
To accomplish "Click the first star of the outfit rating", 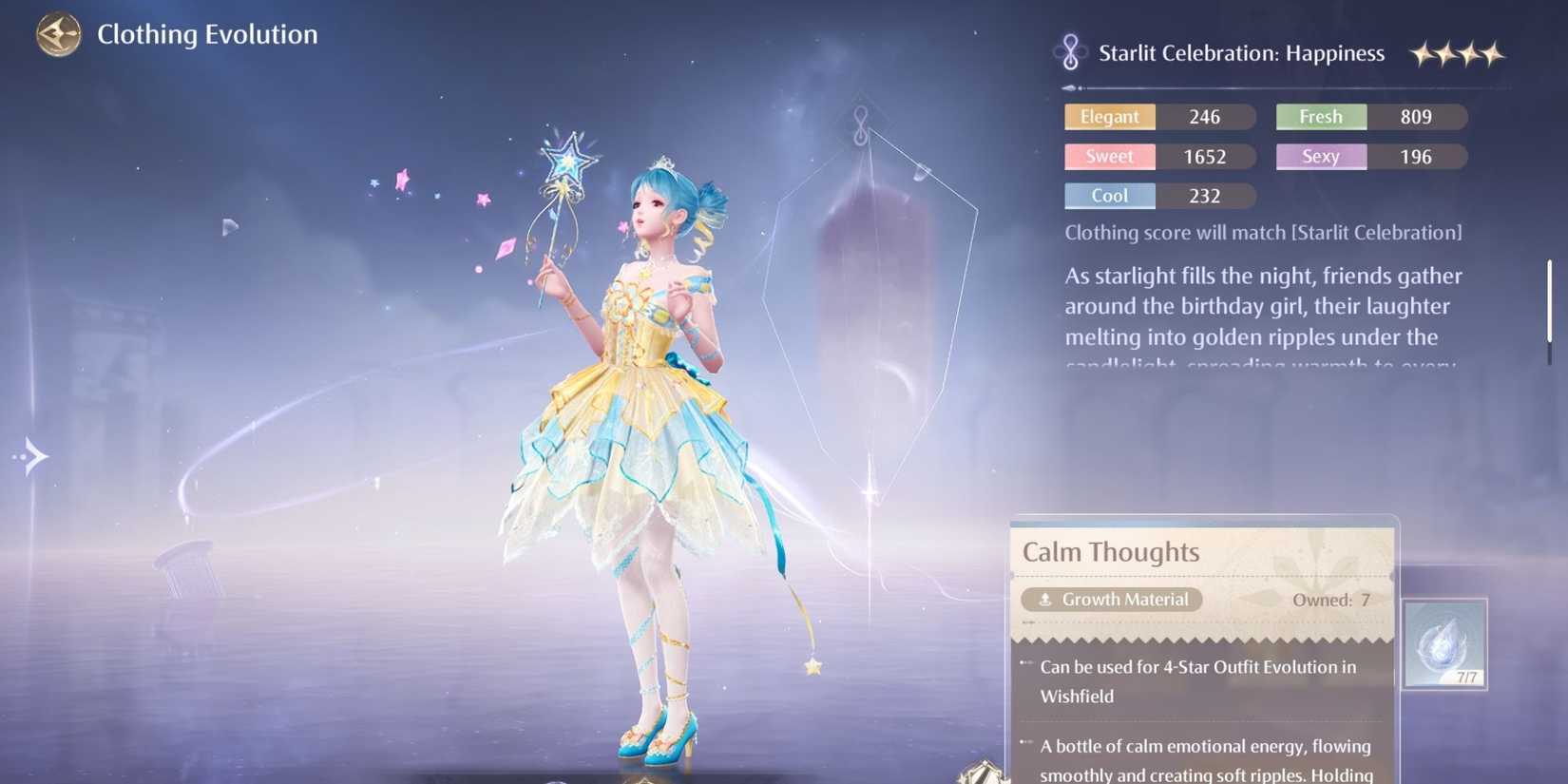I will point(1422,55).
